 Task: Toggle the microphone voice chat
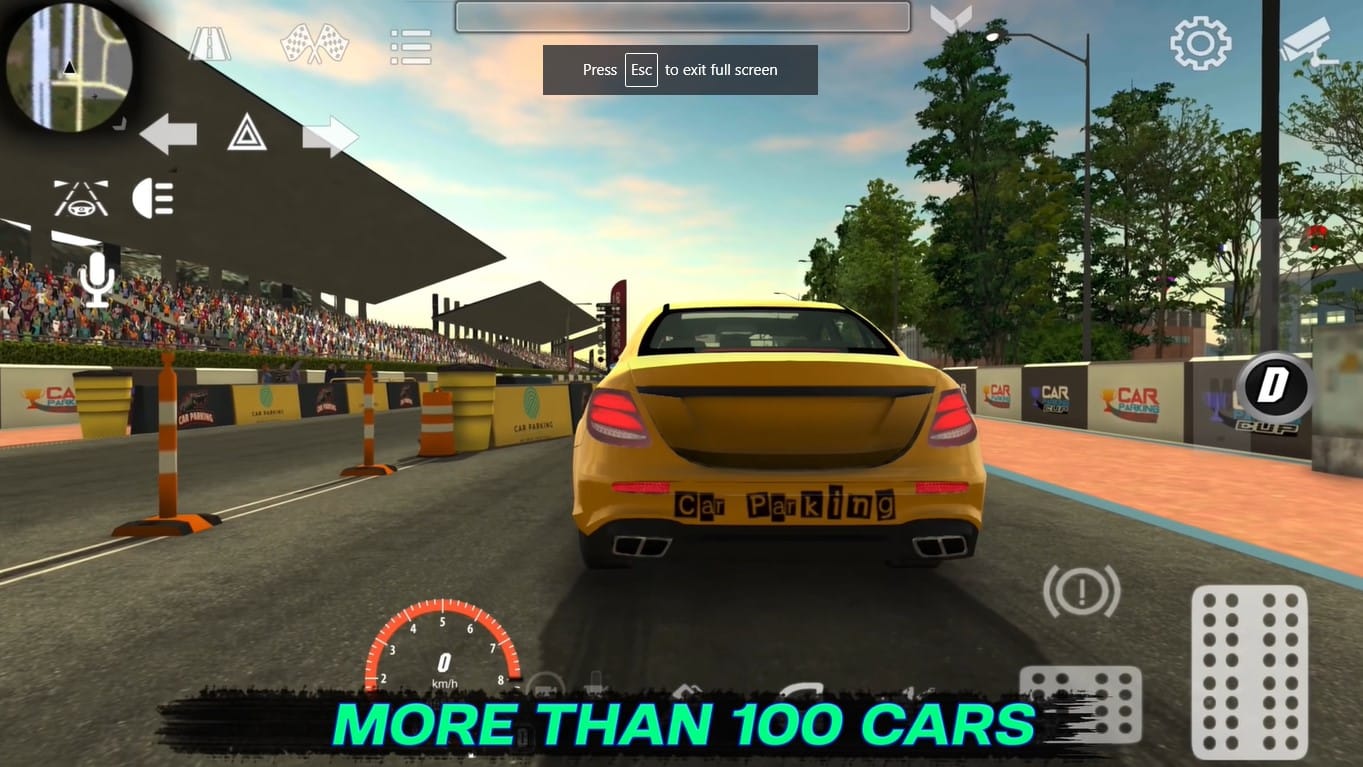point(97,279)
